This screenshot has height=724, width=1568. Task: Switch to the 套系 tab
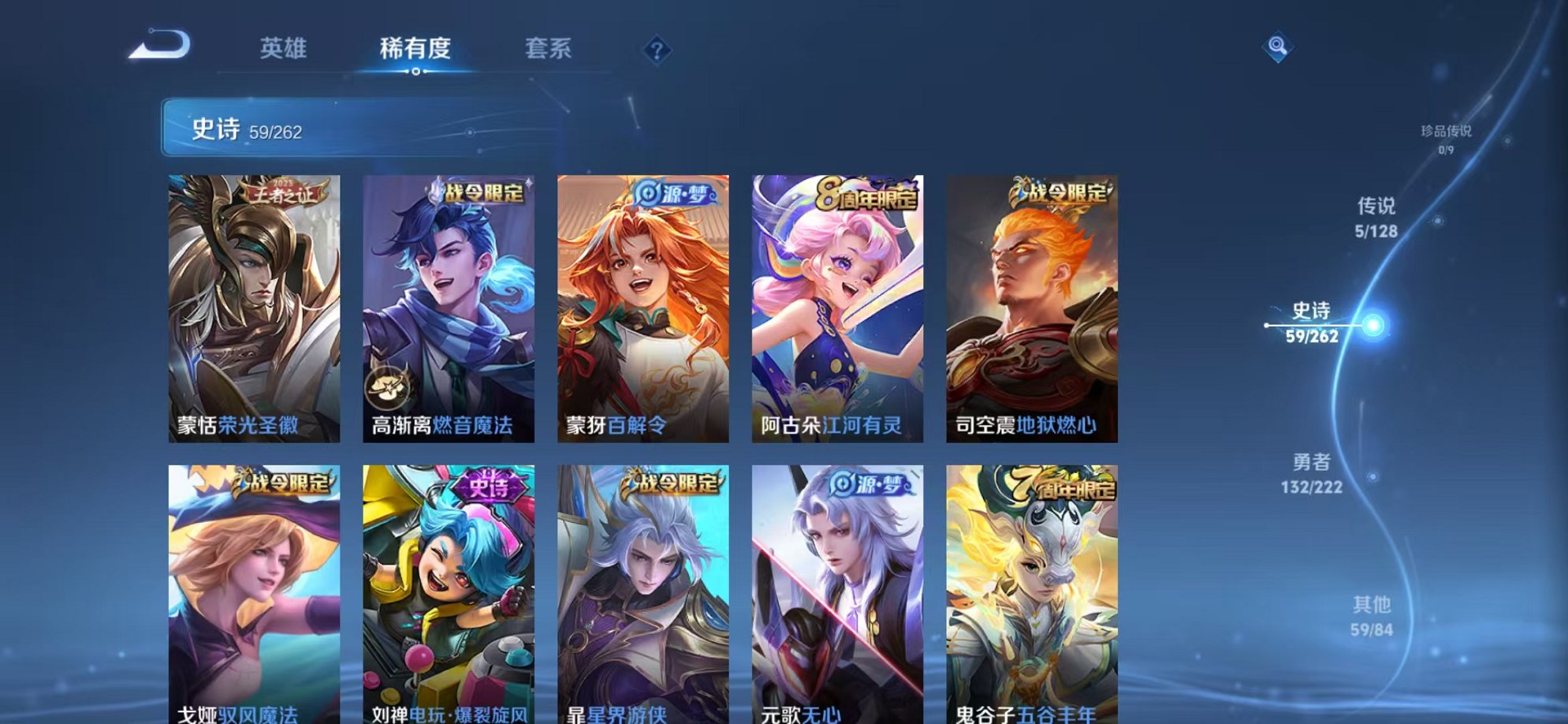551,49
